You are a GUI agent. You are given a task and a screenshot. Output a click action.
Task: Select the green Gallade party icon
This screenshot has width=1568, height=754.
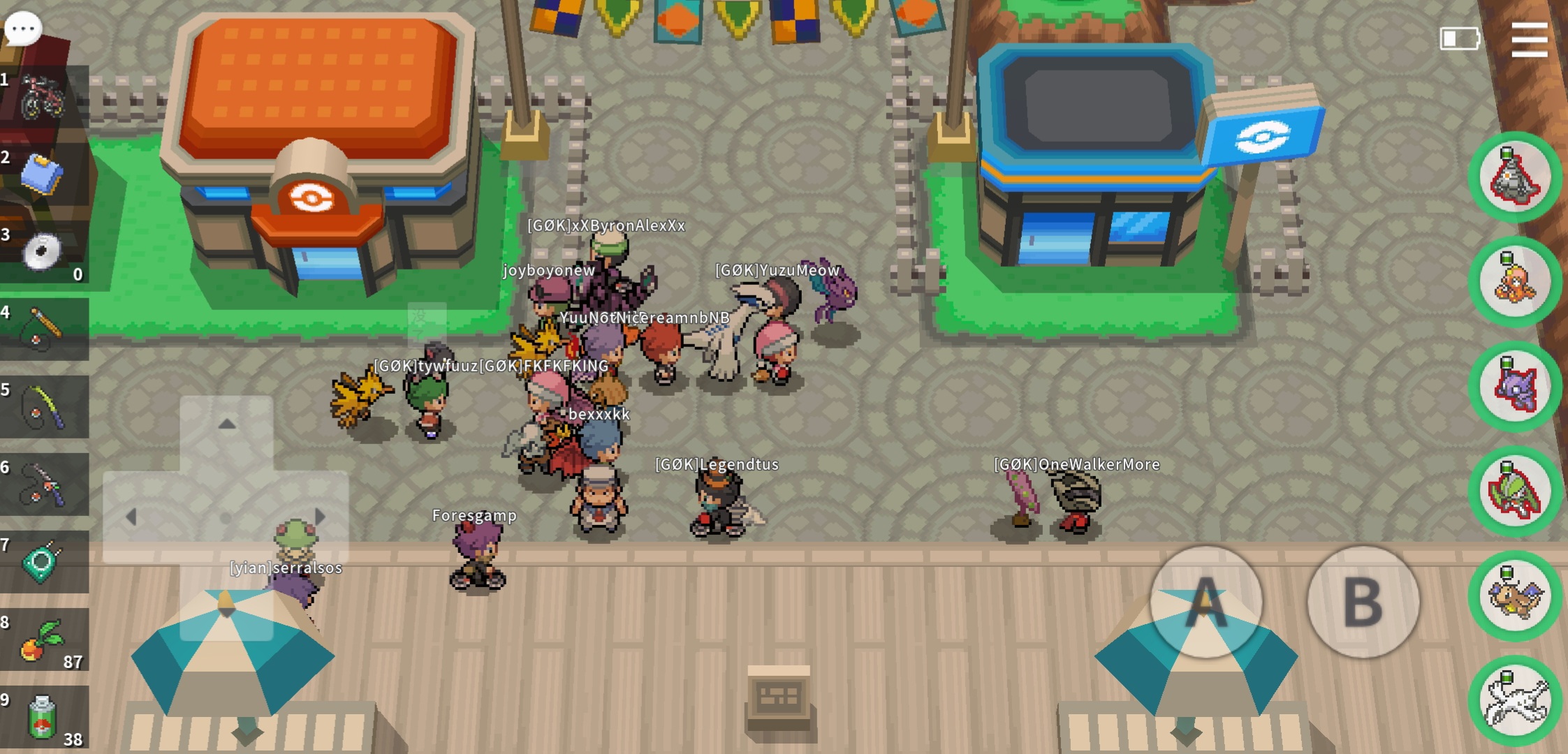1514,491
